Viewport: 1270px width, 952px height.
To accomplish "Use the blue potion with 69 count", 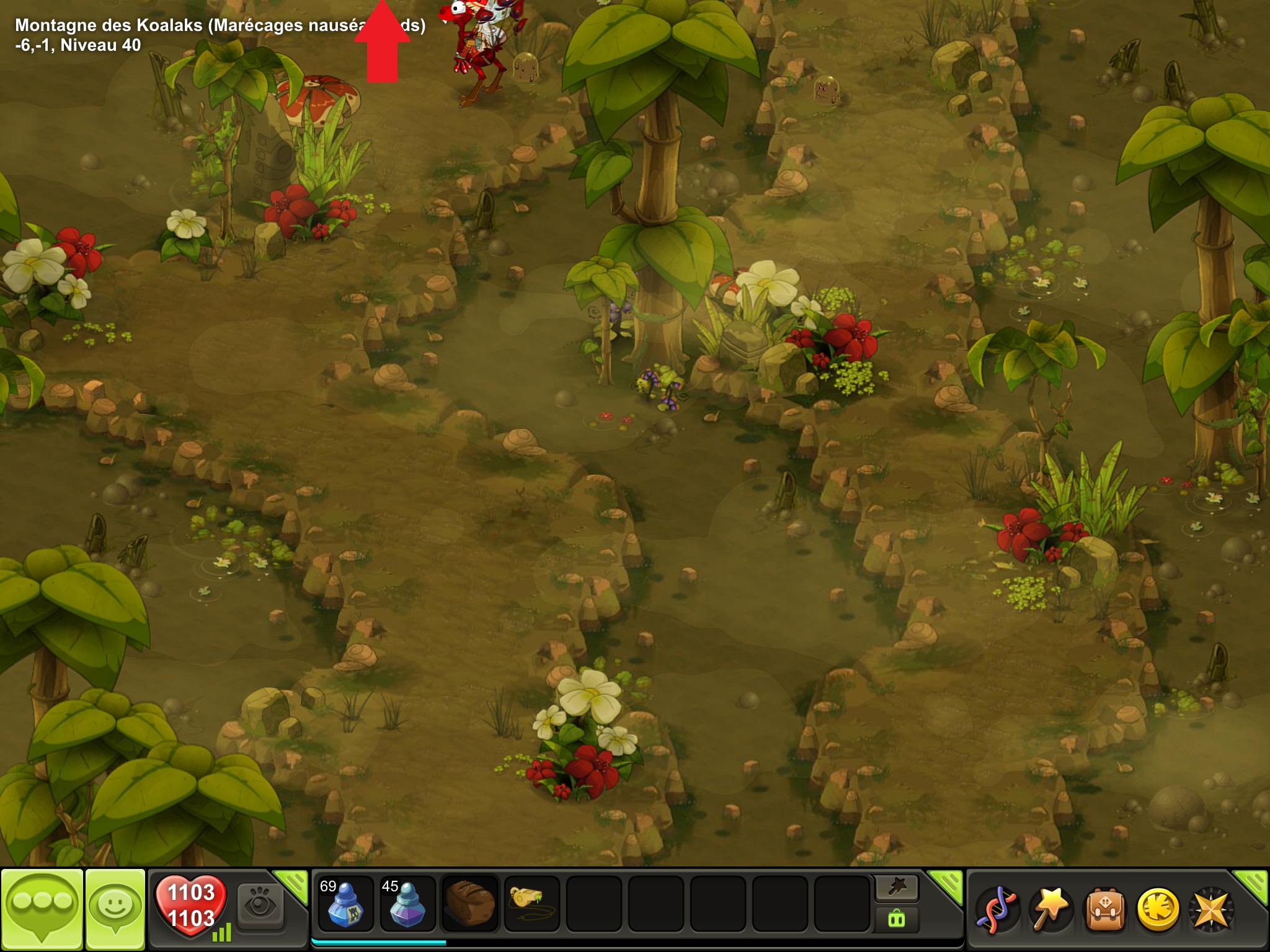I will [345, 904].
